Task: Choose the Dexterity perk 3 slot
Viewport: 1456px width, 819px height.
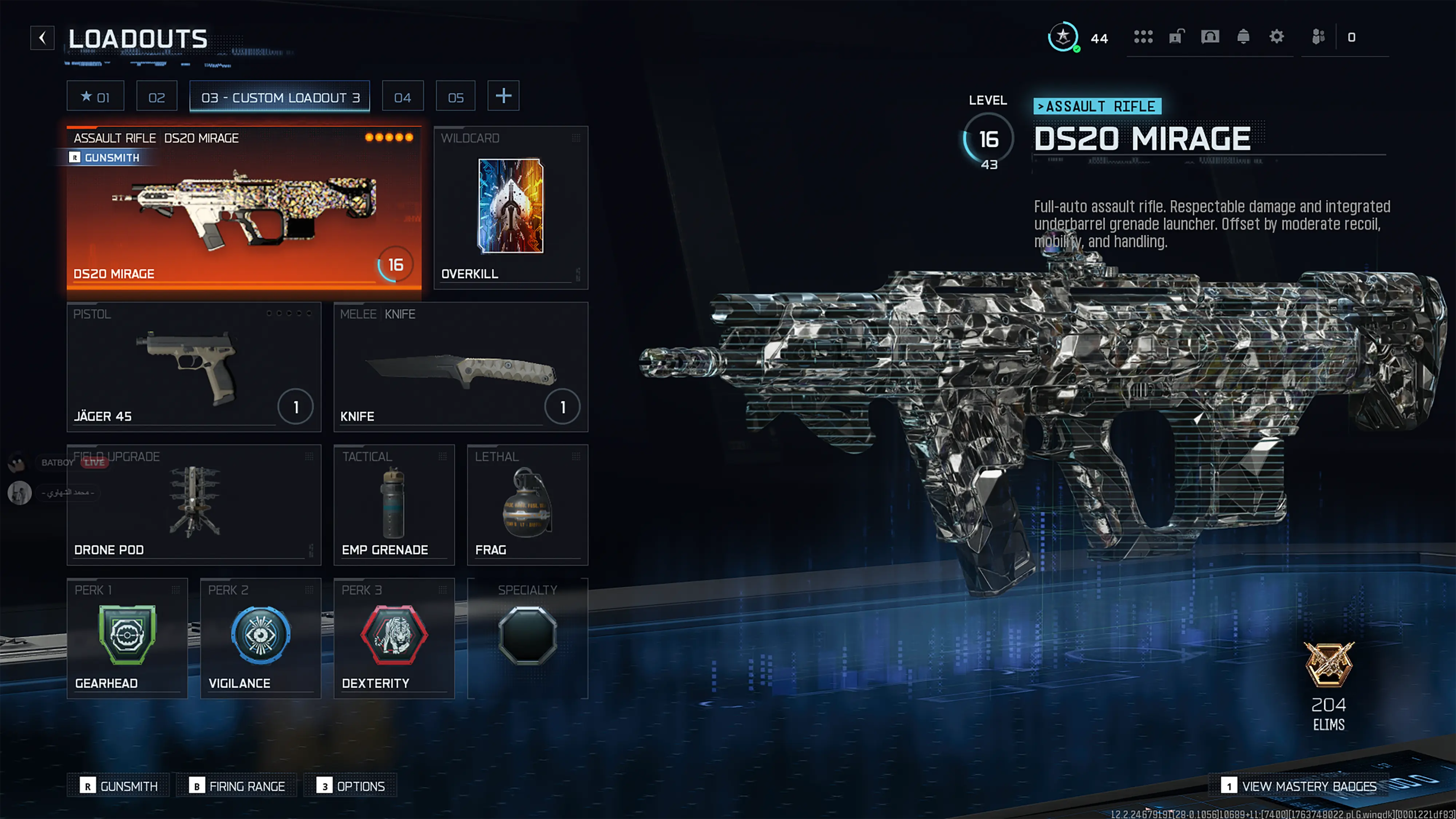Action: coord(394,638)
